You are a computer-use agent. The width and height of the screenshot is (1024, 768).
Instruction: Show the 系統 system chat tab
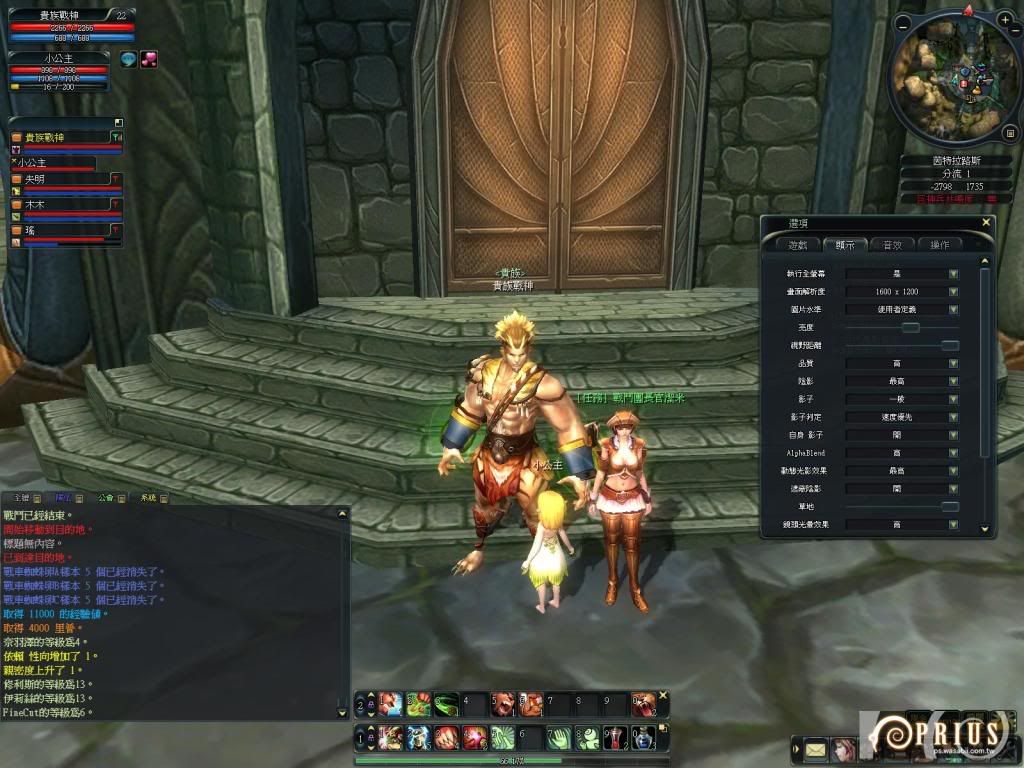click(149, 497)
